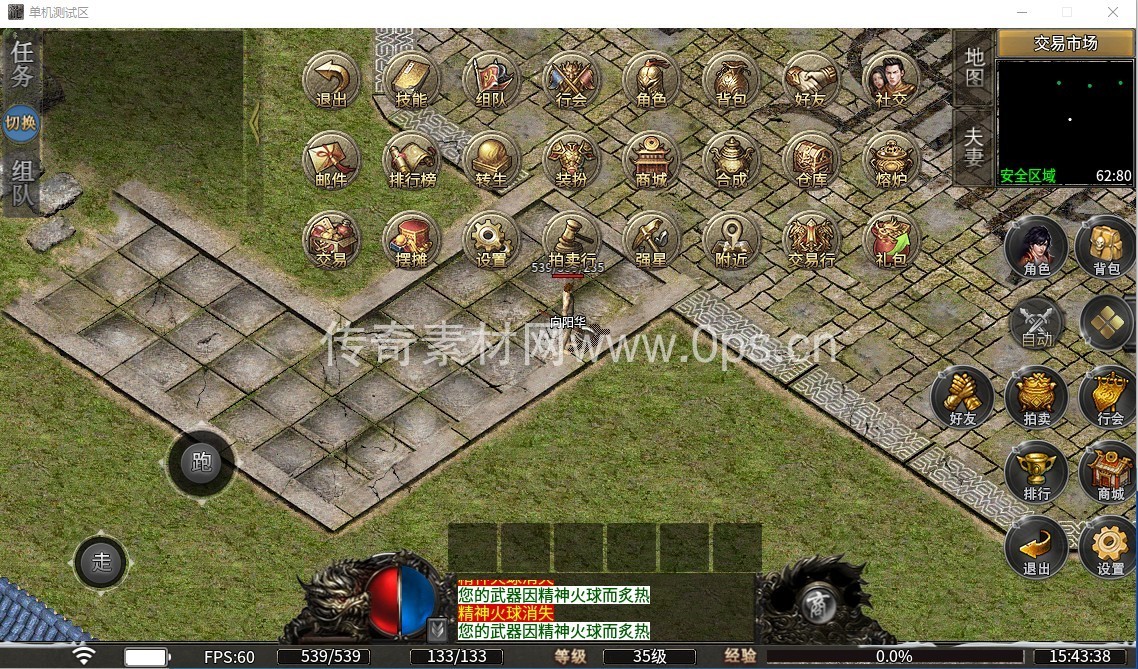
Task: Open the 强星 star upgrade menu
Action: 651,239
